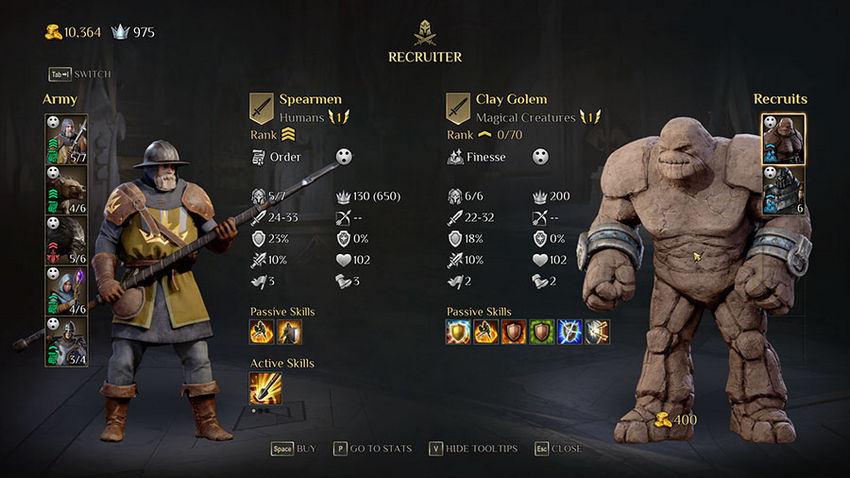Close the Recruiter screen
850x478 pixels.
point(558,449)
